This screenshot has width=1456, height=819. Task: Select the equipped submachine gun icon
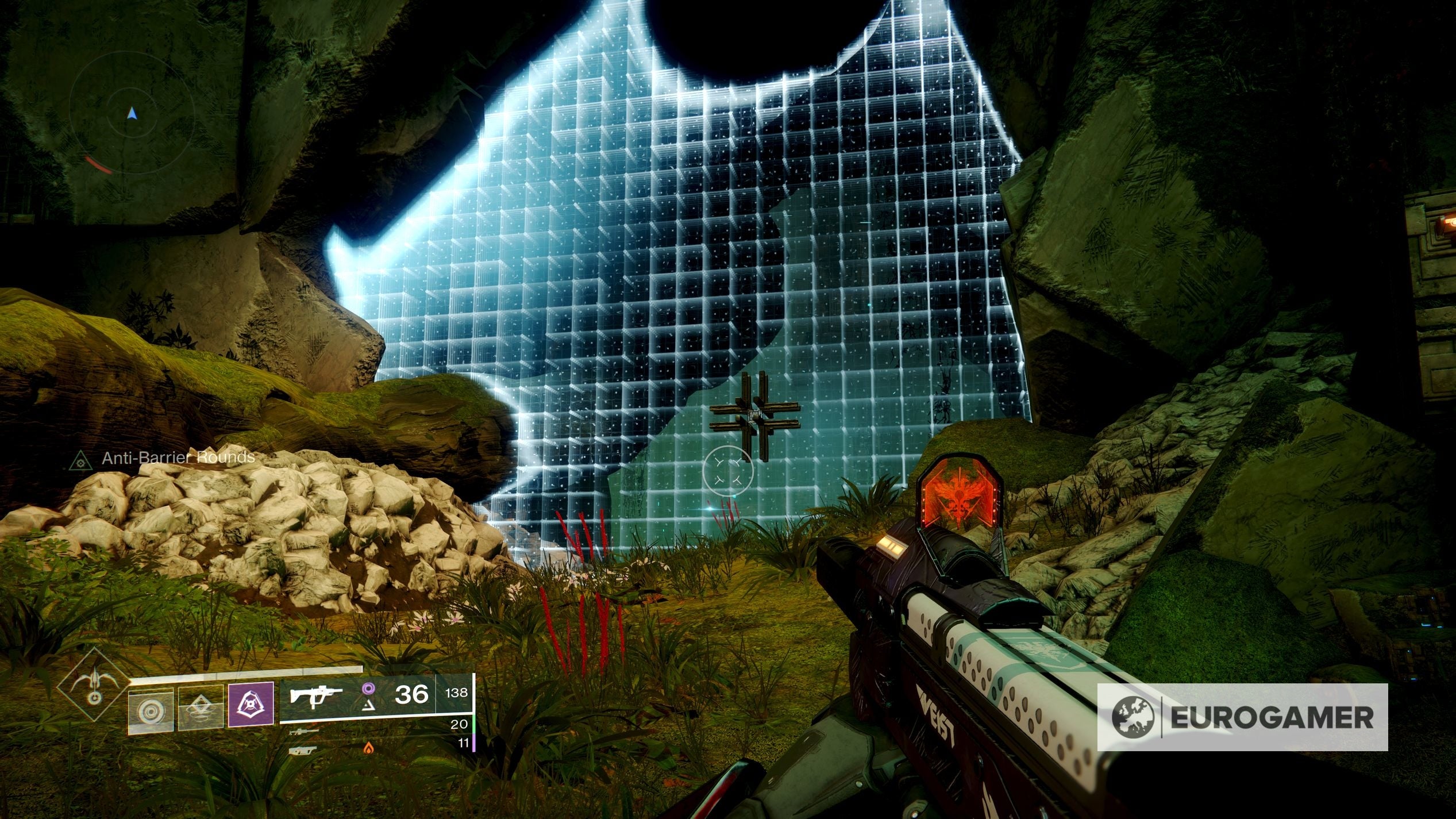pos(317,695)
